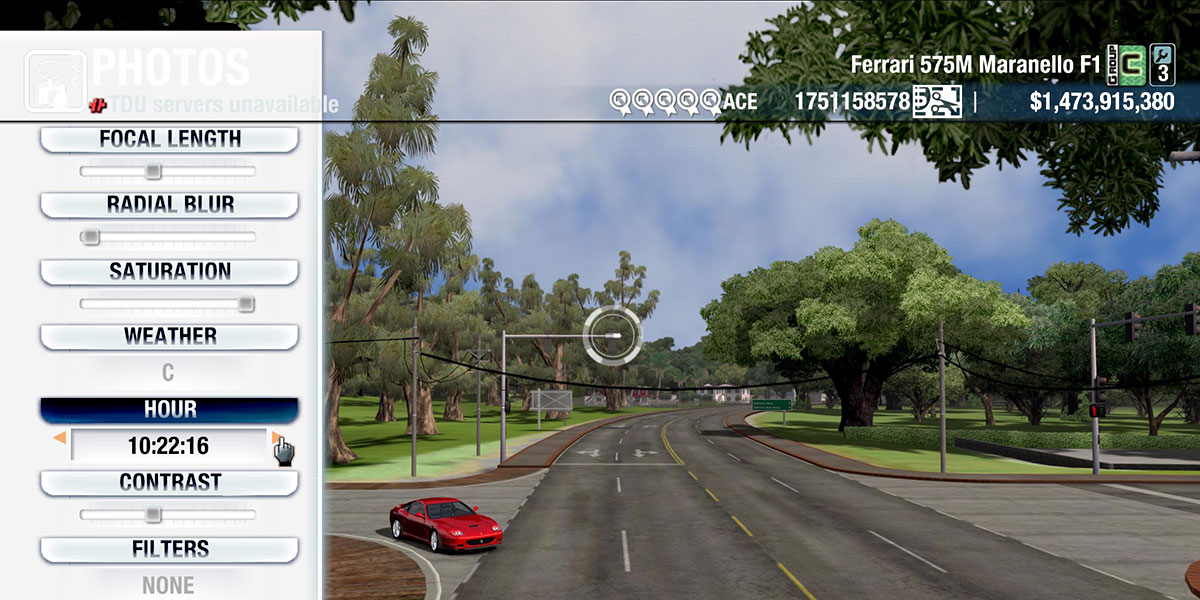
Task: Open the Filters option
Action: tap(169, 549)
